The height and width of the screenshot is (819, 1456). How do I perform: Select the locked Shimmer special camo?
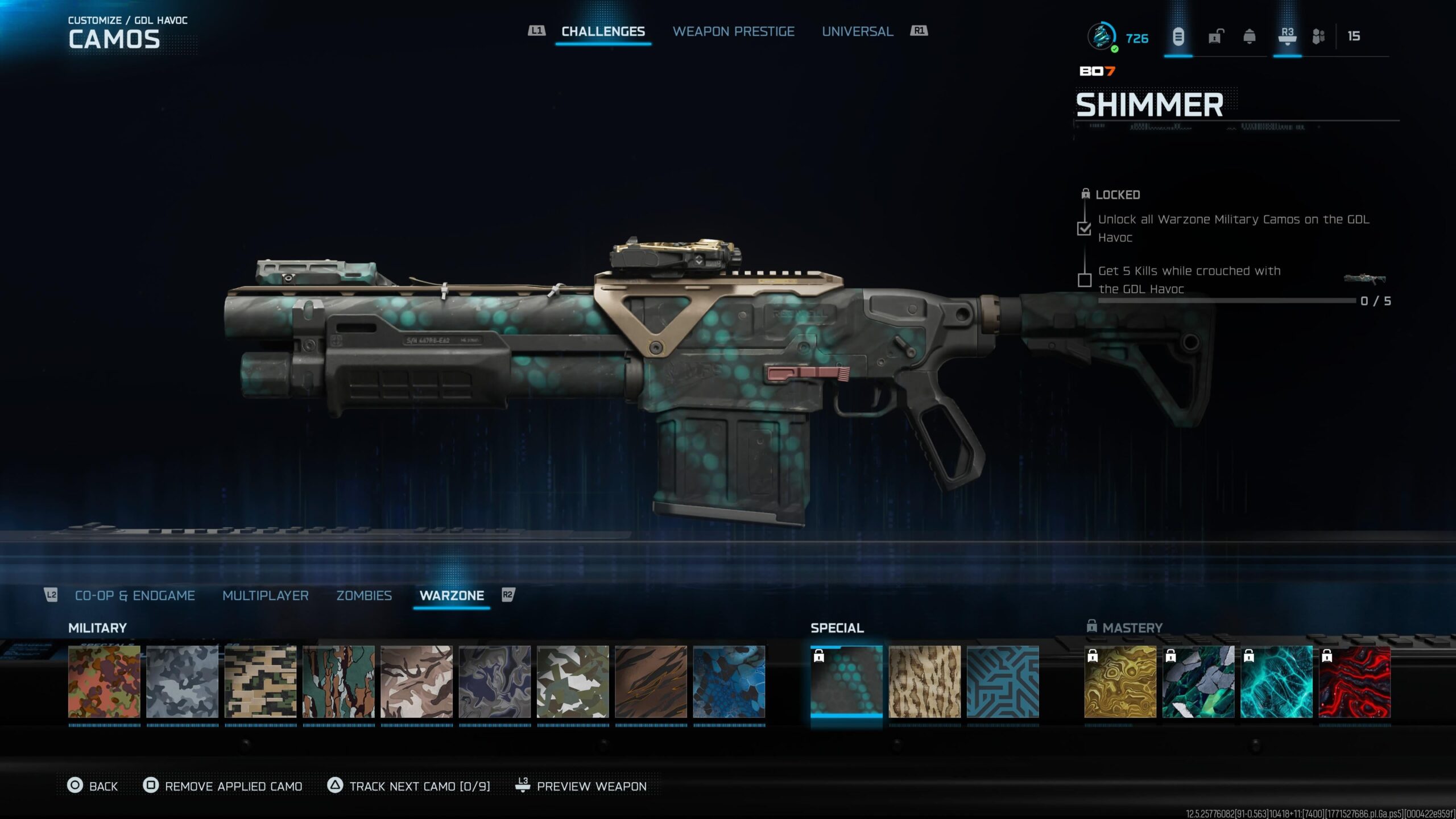pyautogui.click(x=846, y=681)
